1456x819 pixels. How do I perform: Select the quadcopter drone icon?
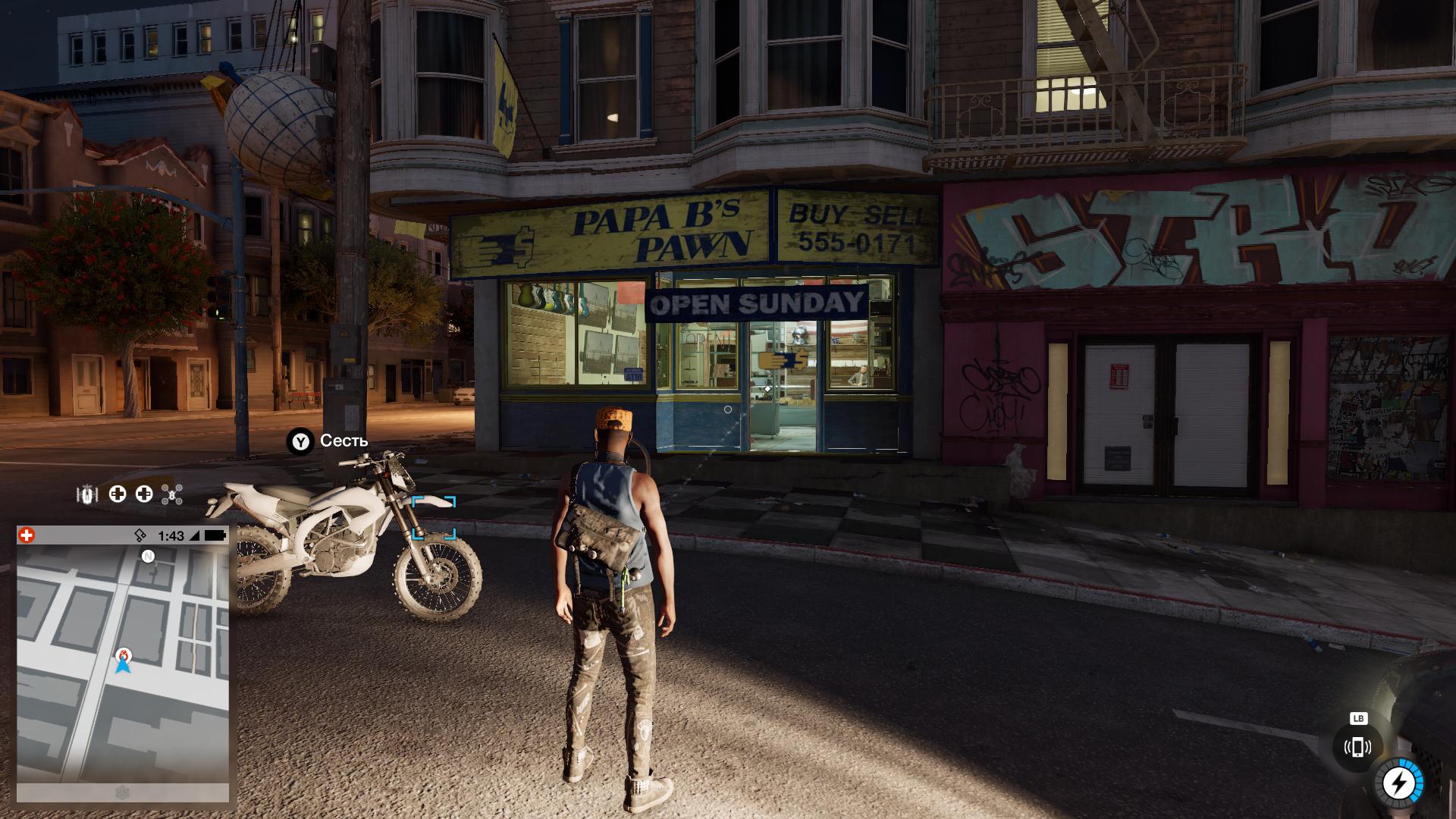(173, 495)
